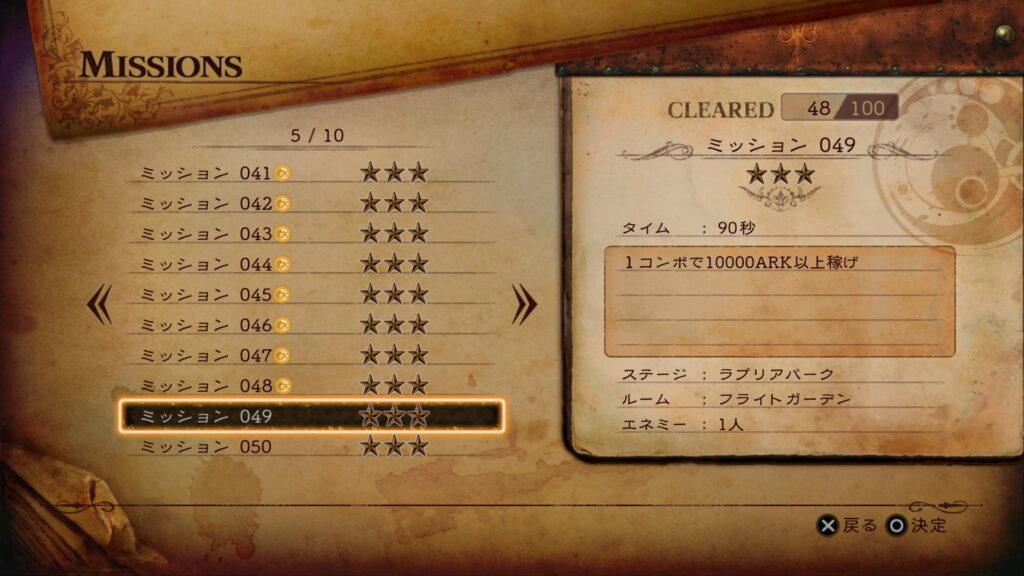Screen dimensions: 1024x576
Task: Open mission 043 entry
Action: tap(310, 234)
